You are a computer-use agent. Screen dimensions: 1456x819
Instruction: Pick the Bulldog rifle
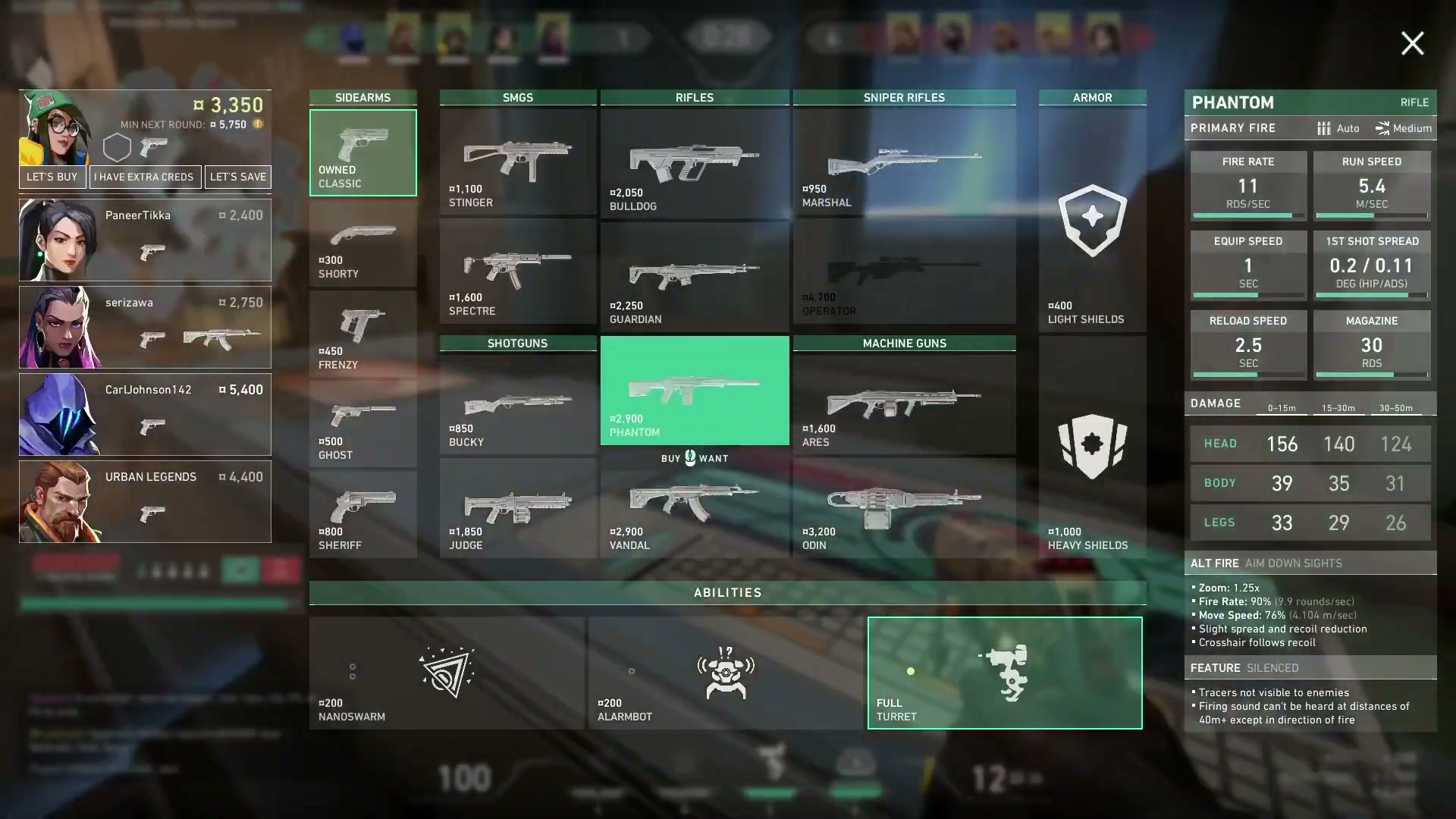pyautogui.click(x=694, y=163)
